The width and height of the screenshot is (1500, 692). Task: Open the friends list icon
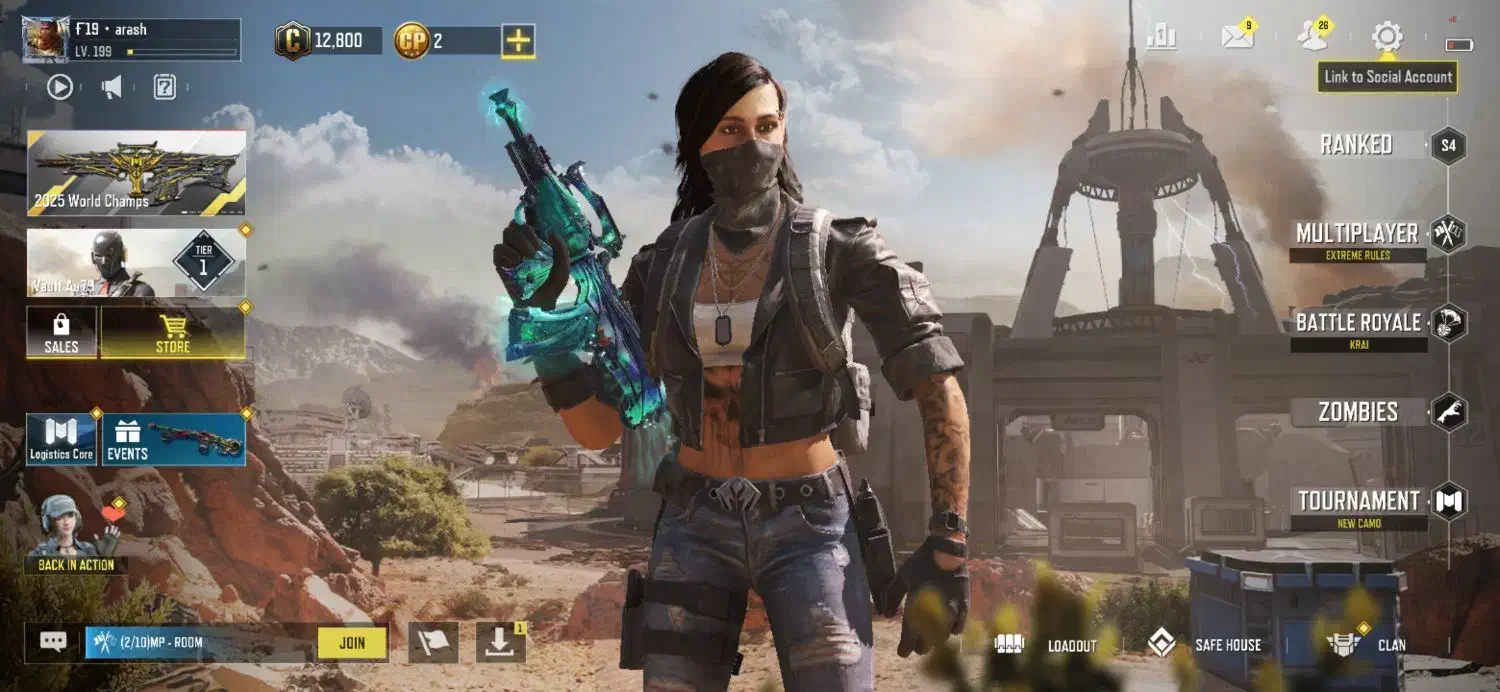coord(1312,38)
